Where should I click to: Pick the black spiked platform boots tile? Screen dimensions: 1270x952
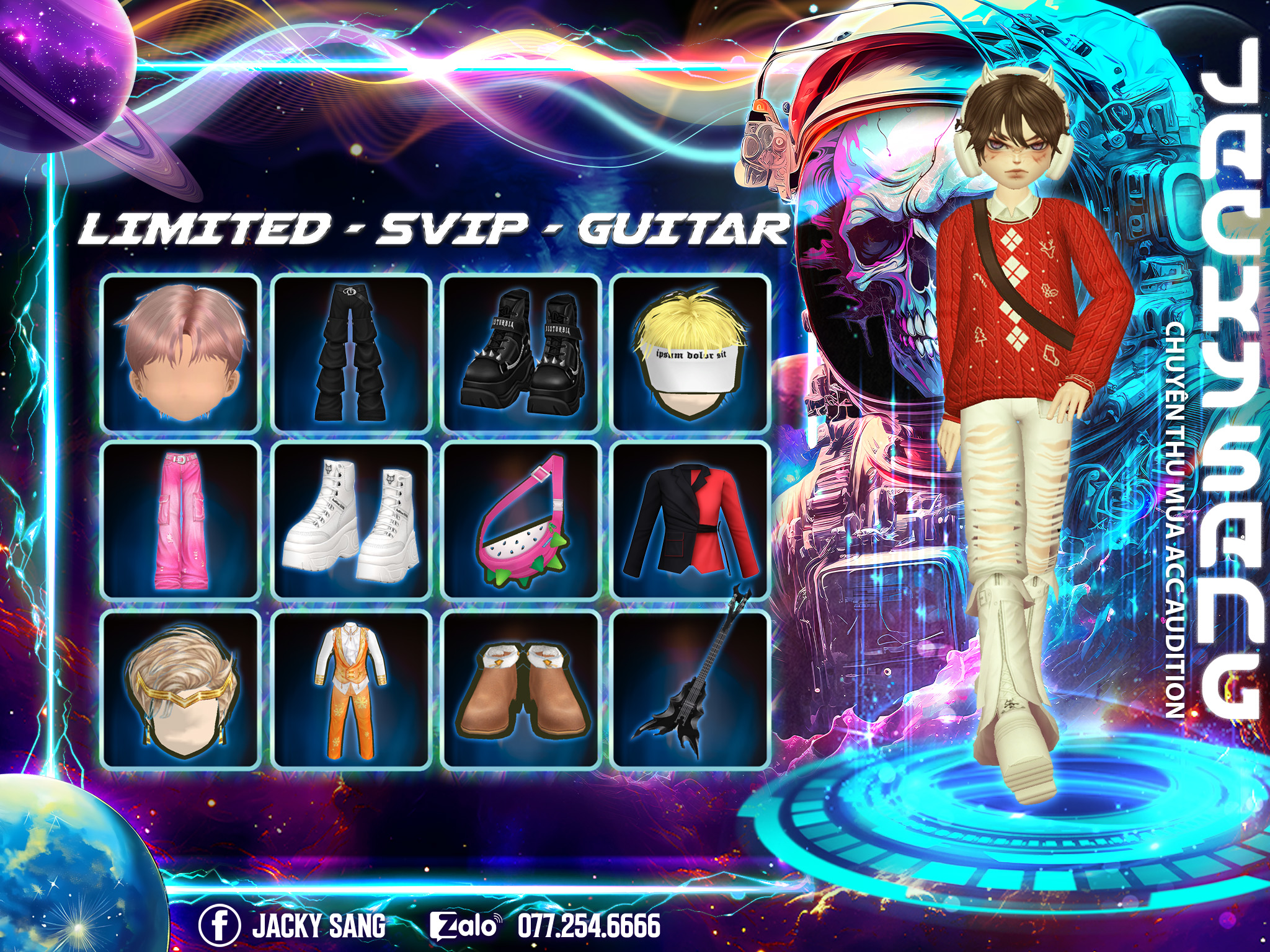(x=521, y=353)
